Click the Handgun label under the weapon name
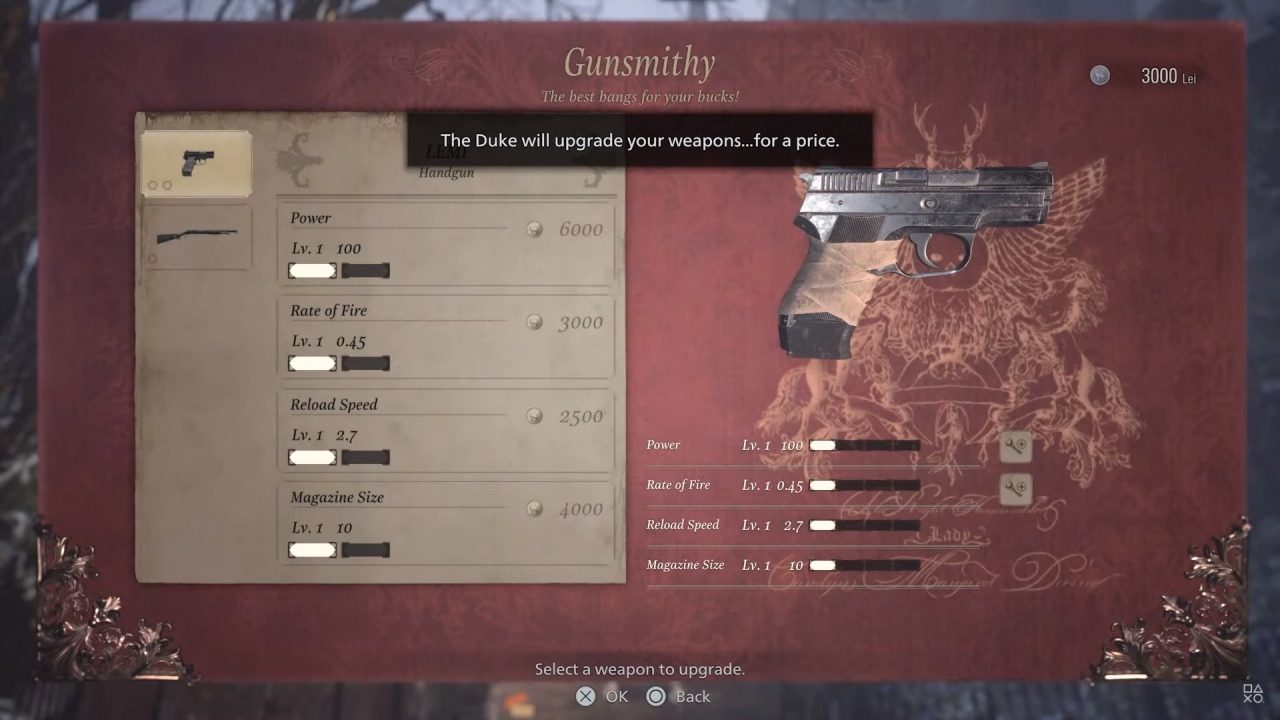 click(445, 172)
